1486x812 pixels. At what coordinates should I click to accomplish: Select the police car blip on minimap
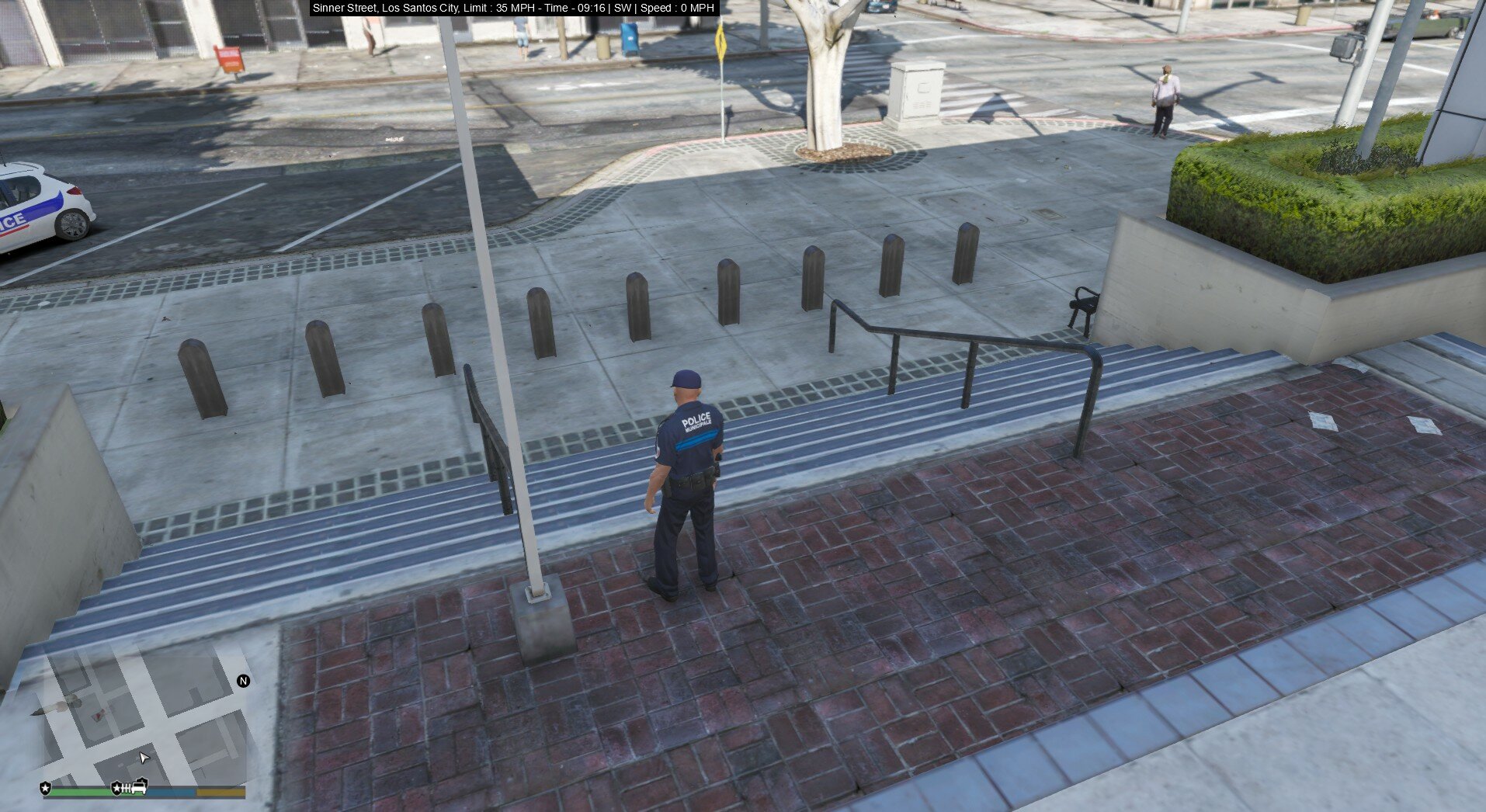[x=140, y=786]
